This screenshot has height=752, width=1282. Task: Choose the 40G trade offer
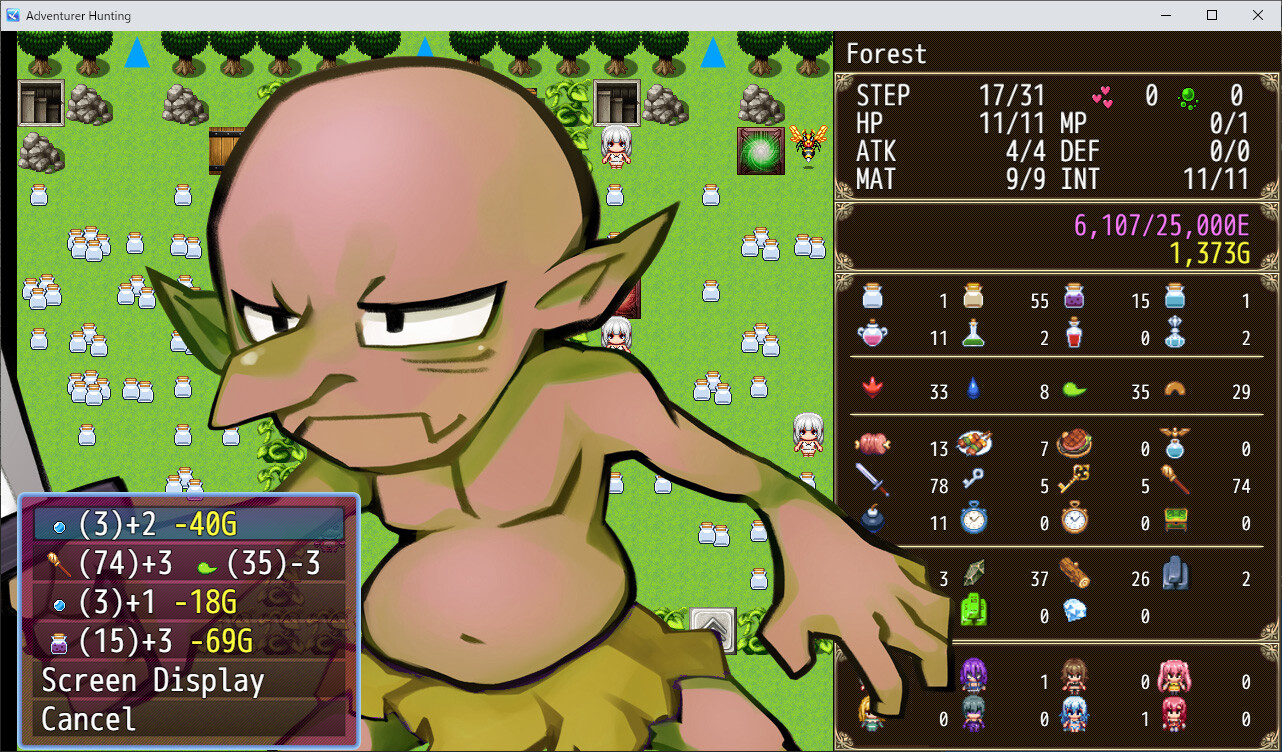[188, 525]
